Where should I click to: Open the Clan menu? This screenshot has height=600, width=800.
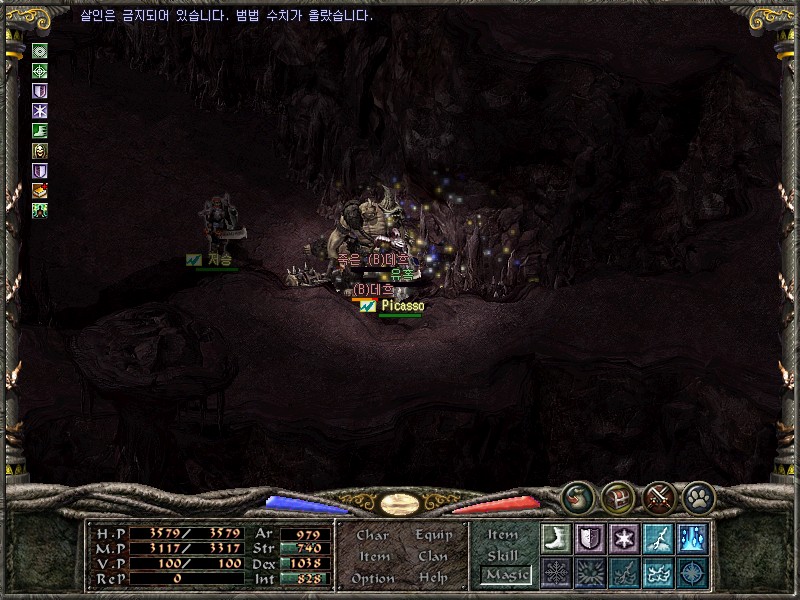433,556
